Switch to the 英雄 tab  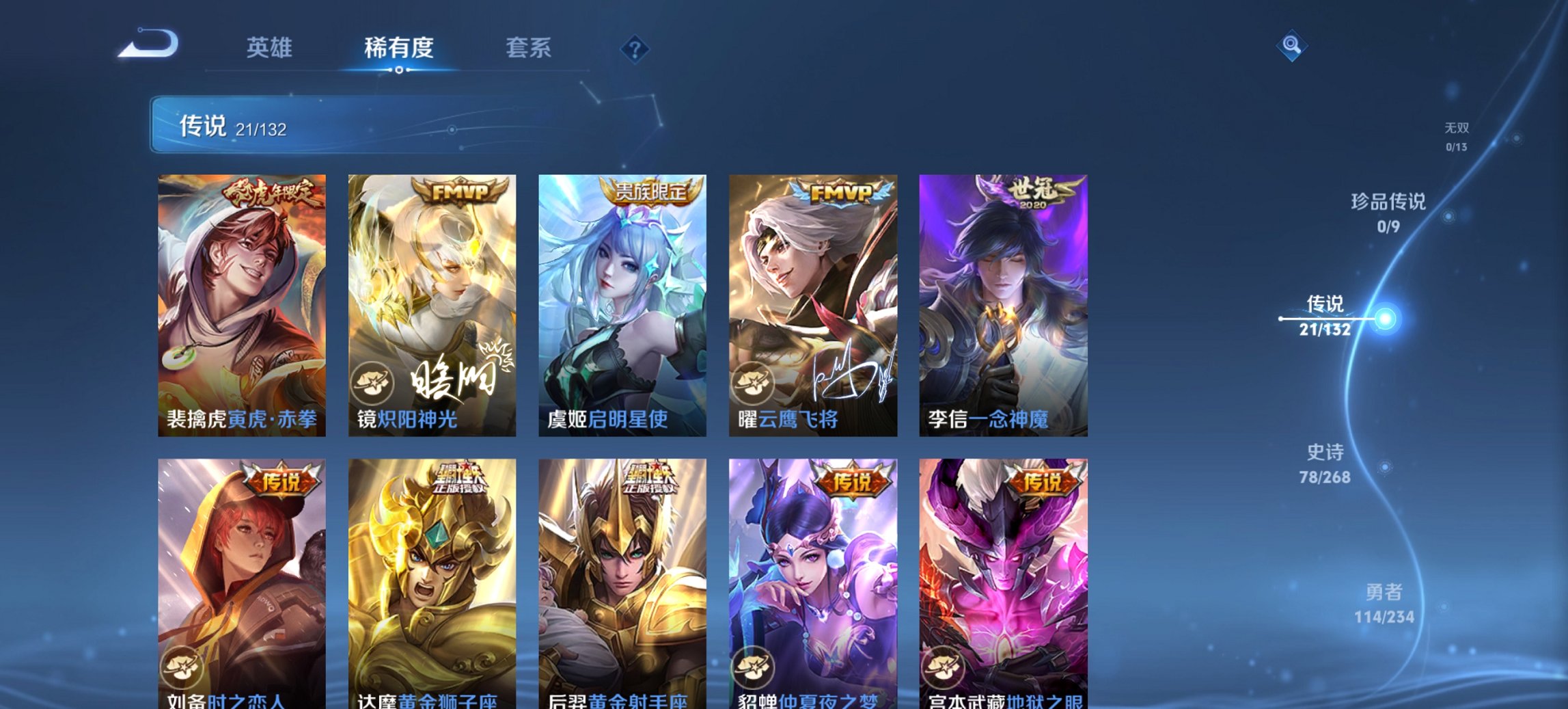pos(271,46)
